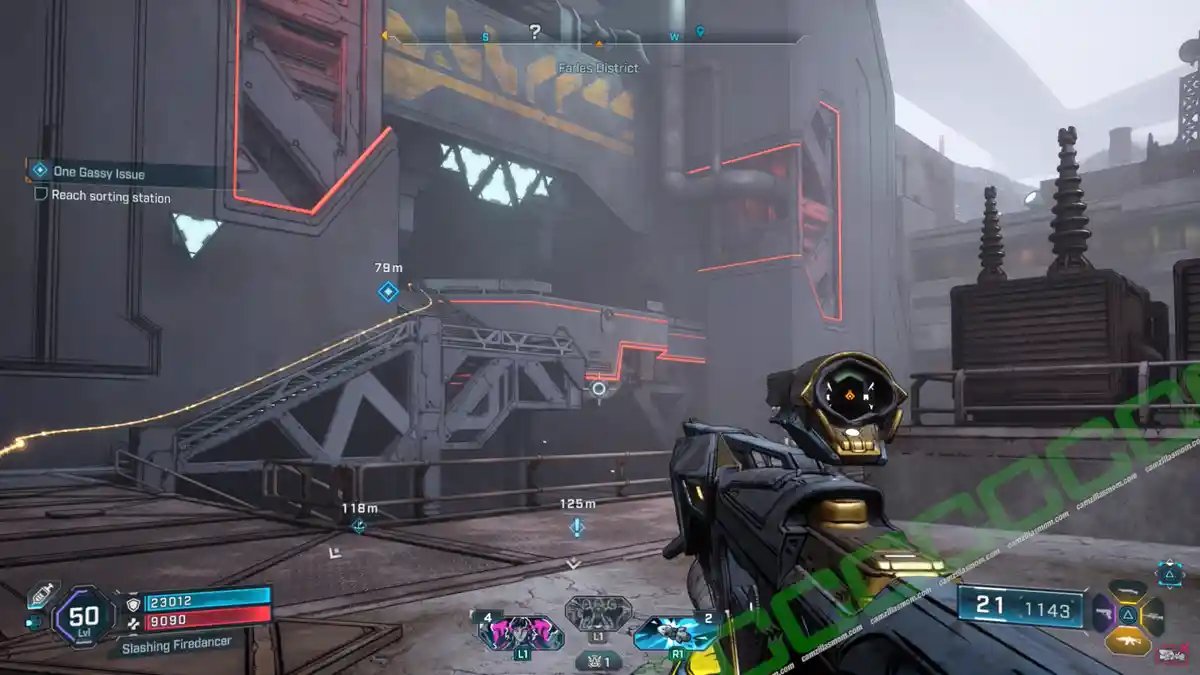Click the question mark on the compass
This screenshot has height=675, width=1200.
[535, 32]
